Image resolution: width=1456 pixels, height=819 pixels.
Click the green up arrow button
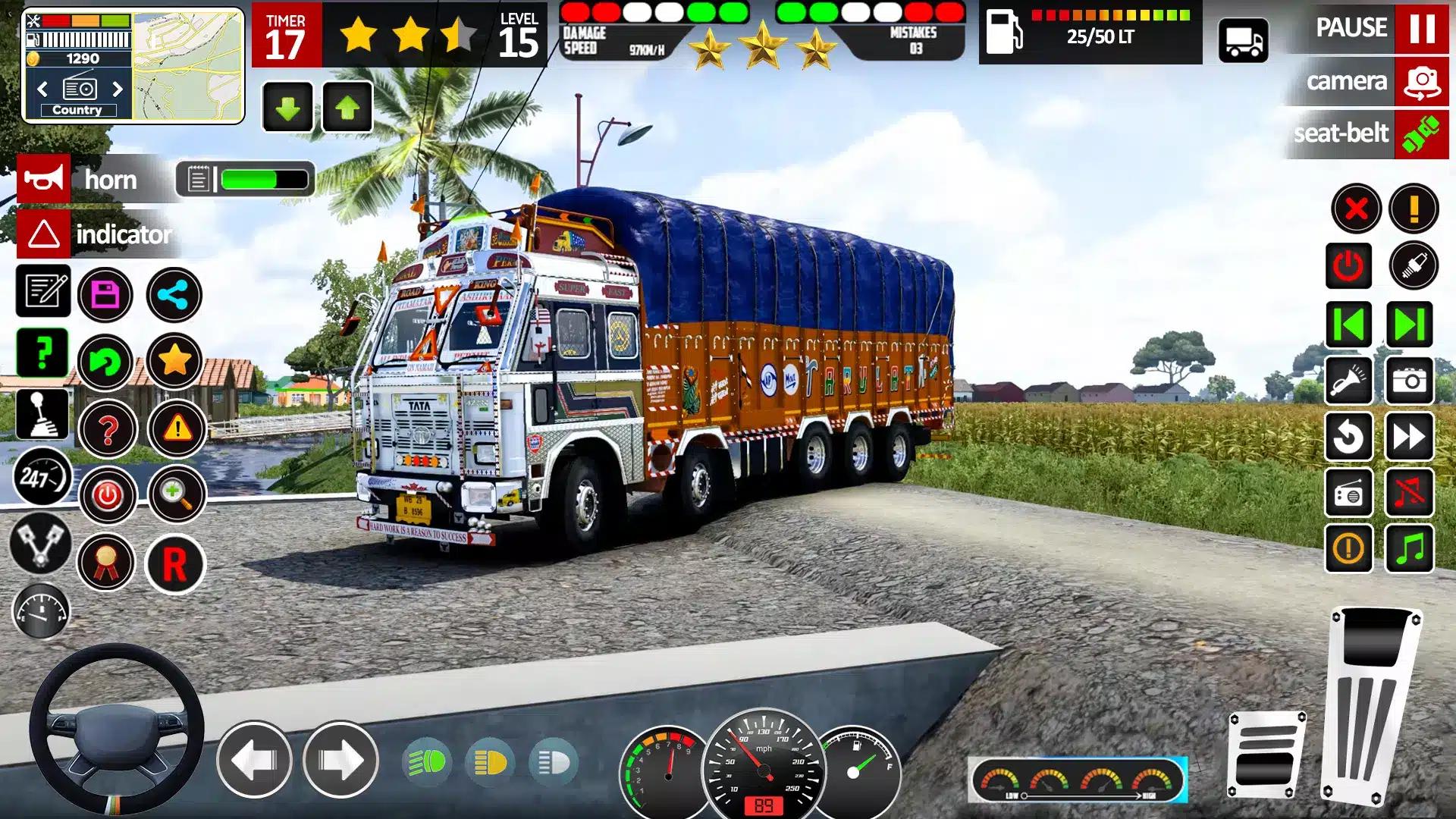[x=347, y=108]
